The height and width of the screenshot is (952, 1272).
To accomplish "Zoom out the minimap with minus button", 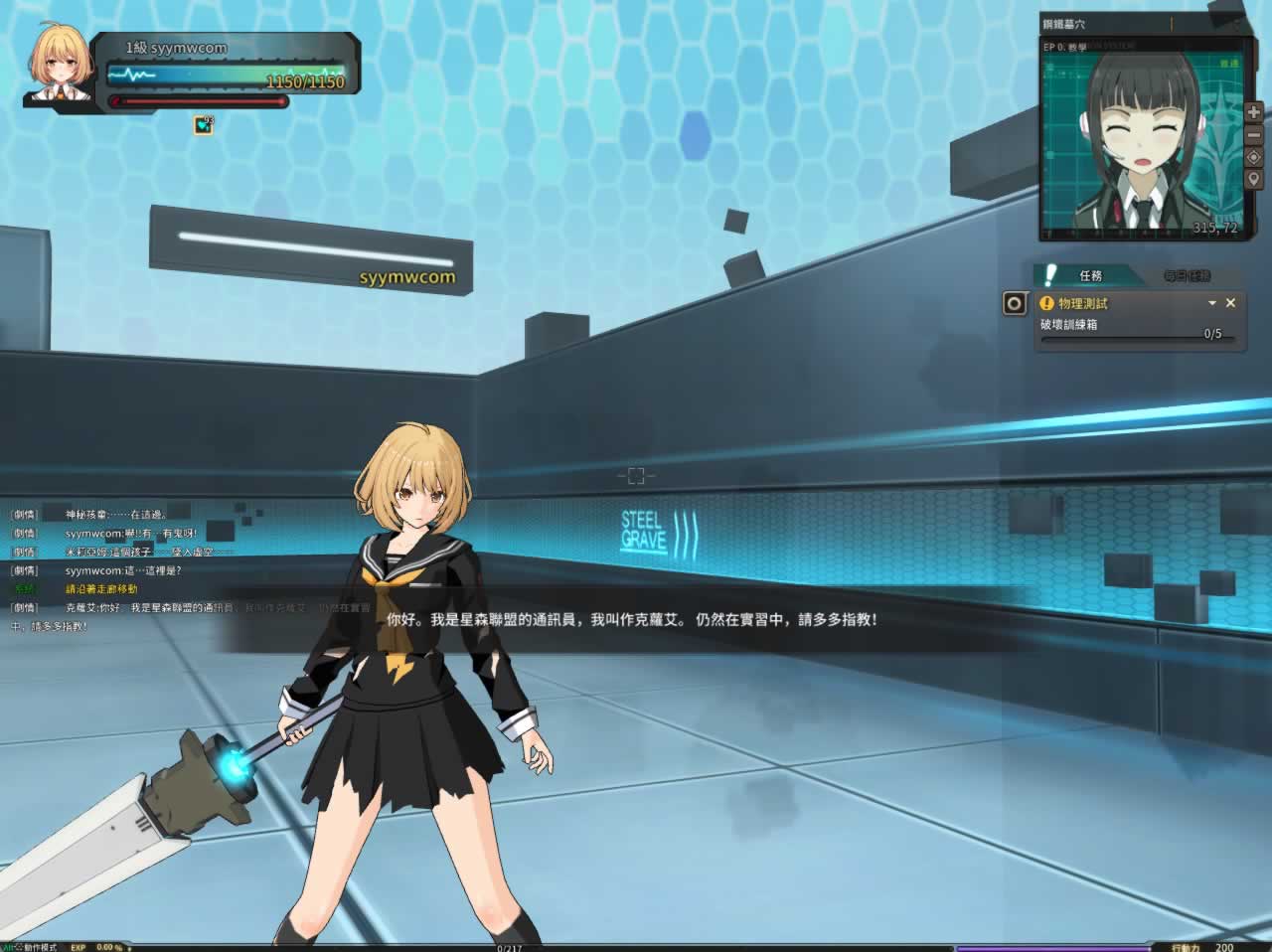I will coord(1253,134).
